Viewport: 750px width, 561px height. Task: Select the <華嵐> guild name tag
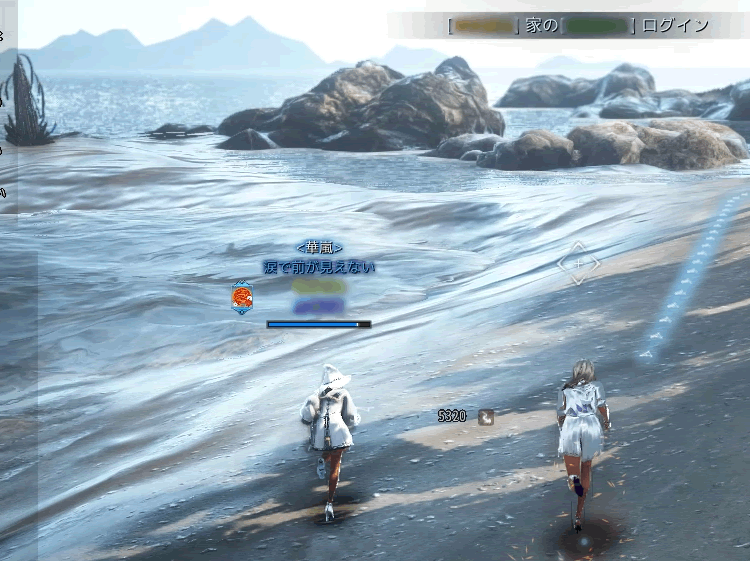(319, 247)
